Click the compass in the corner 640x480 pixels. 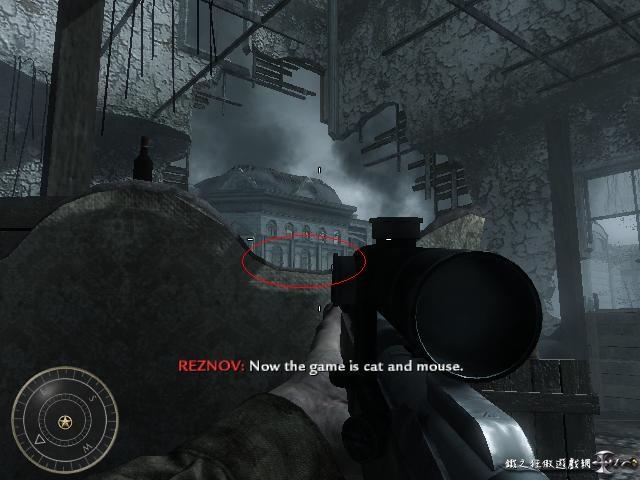(x=65, y=419)
